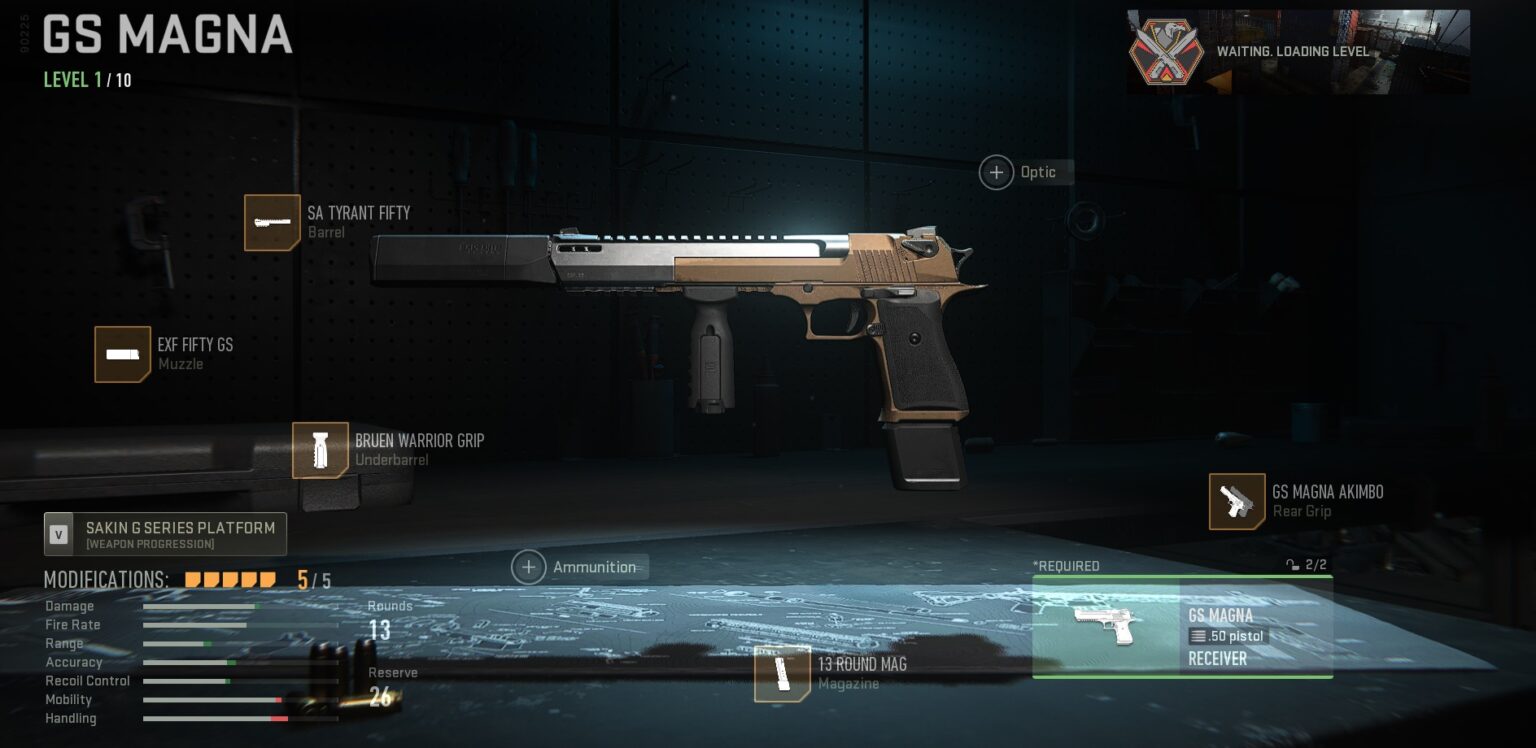The height and width of the screenshot is (748, 1536).
Task: Select the SA Tyrant Fifty barrel attachment
Action: (x=272, y=222)
